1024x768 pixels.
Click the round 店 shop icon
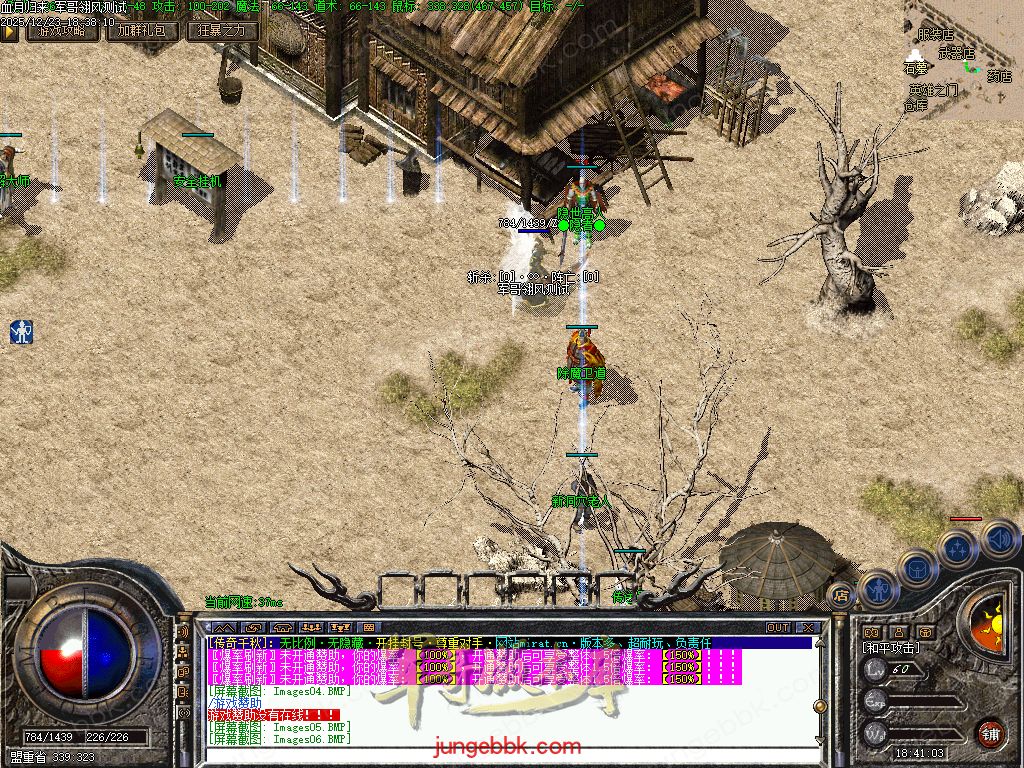pyautogui.click(x=840, y=594)
